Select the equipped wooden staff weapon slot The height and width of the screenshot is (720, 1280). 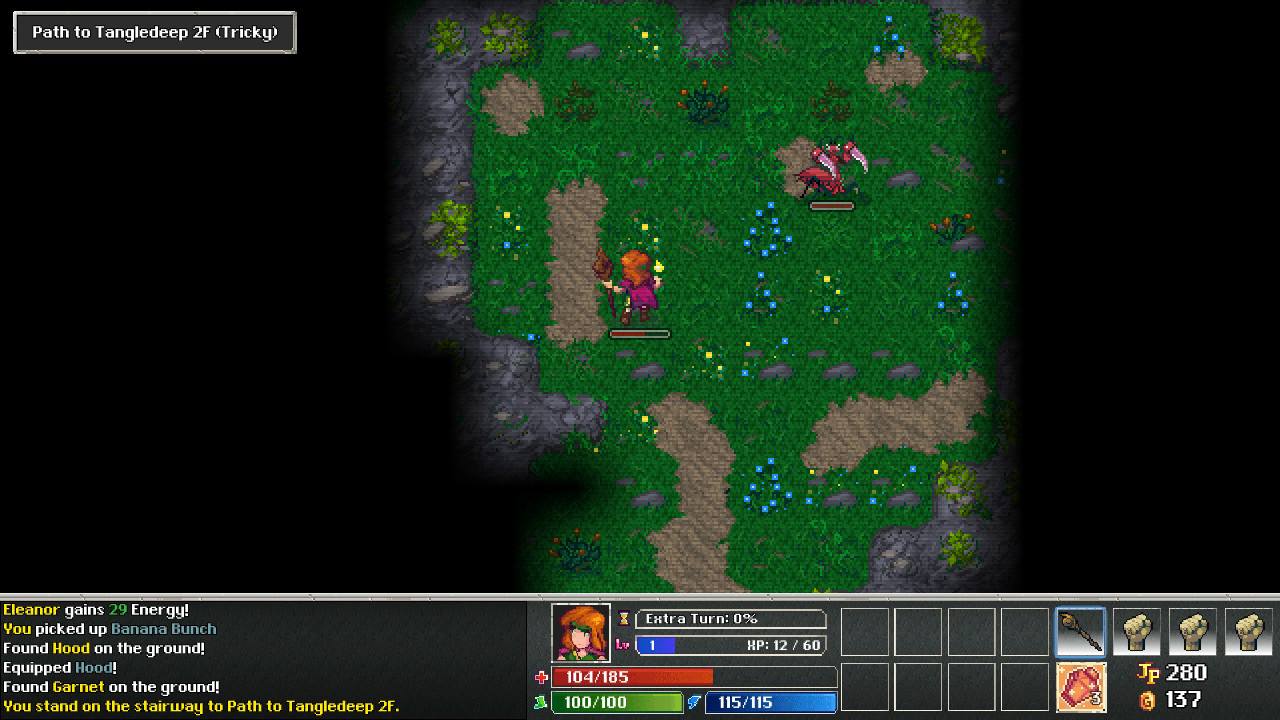(x=1081, y=632)
